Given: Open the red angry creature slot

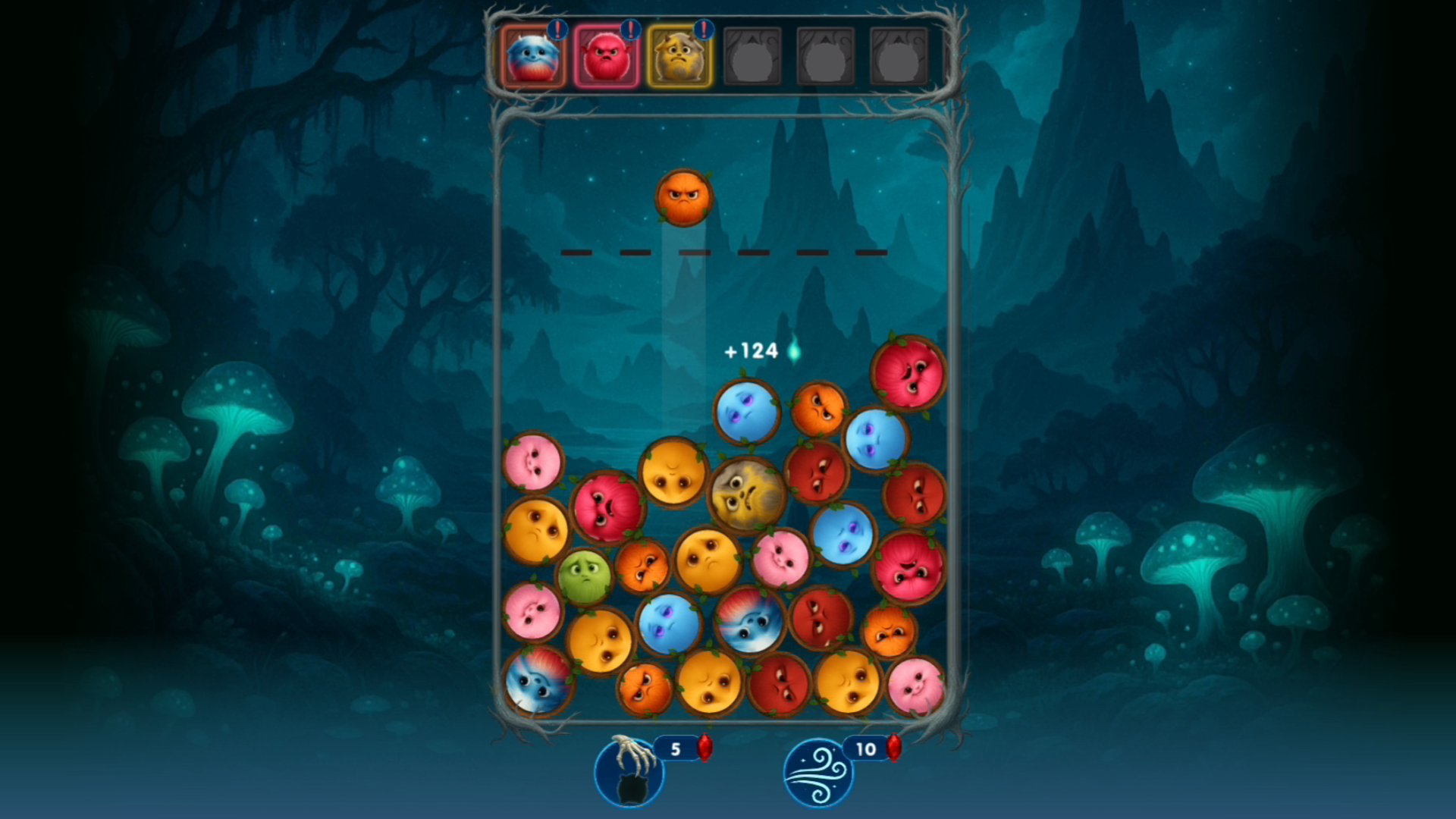Looking at the screenshot, I should [606, 57].
